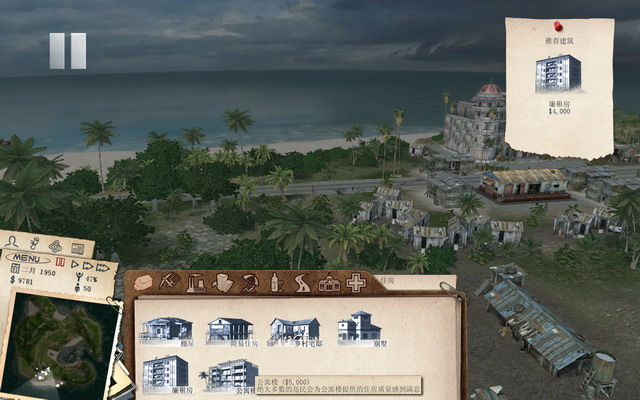Screen dimensions: 640x400
Task: Choose the 别墅 villa building
Action: [x=358, y=328]
